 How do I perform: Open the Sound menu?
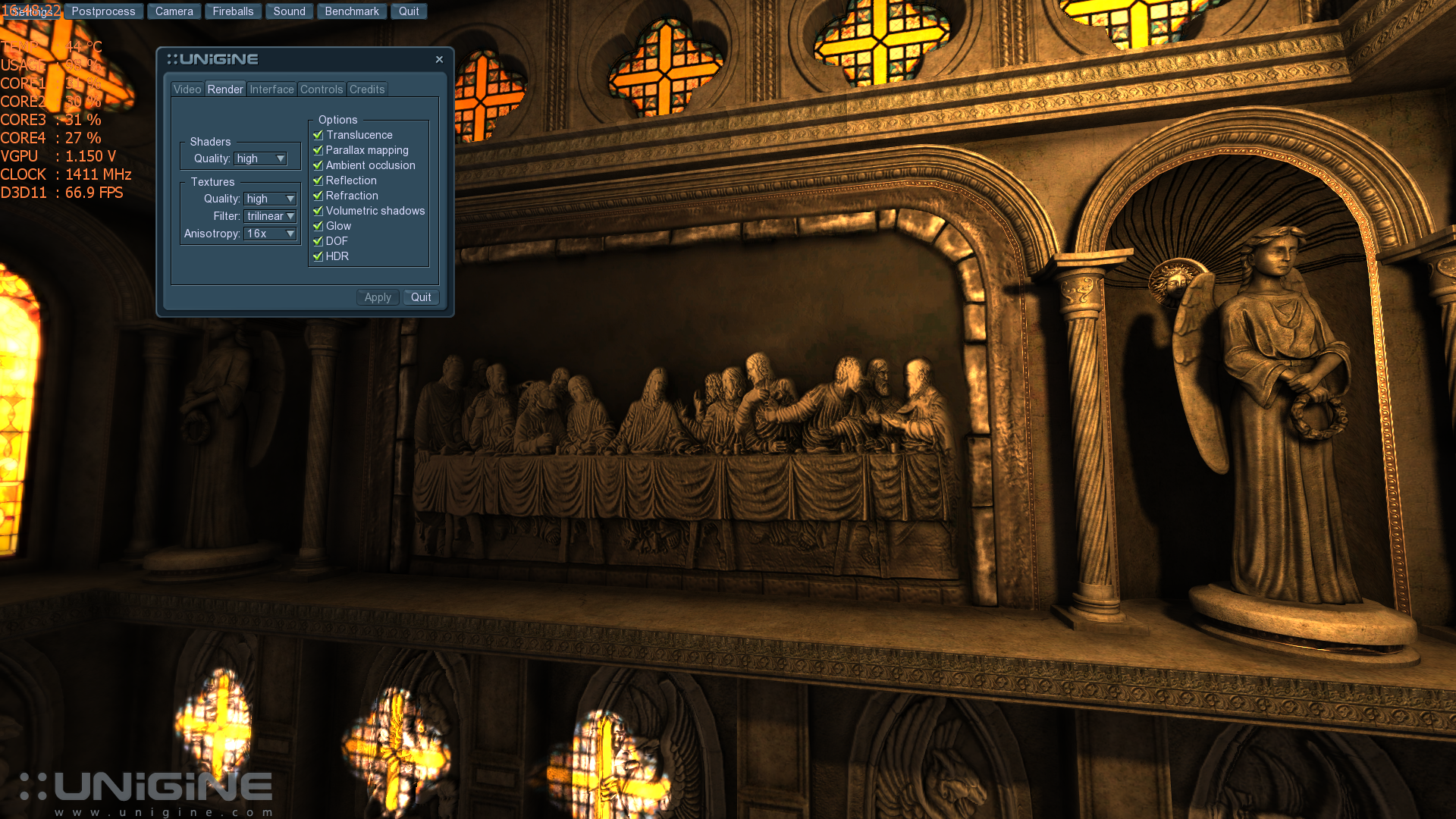pyautogui.click(x=289, y=11)
